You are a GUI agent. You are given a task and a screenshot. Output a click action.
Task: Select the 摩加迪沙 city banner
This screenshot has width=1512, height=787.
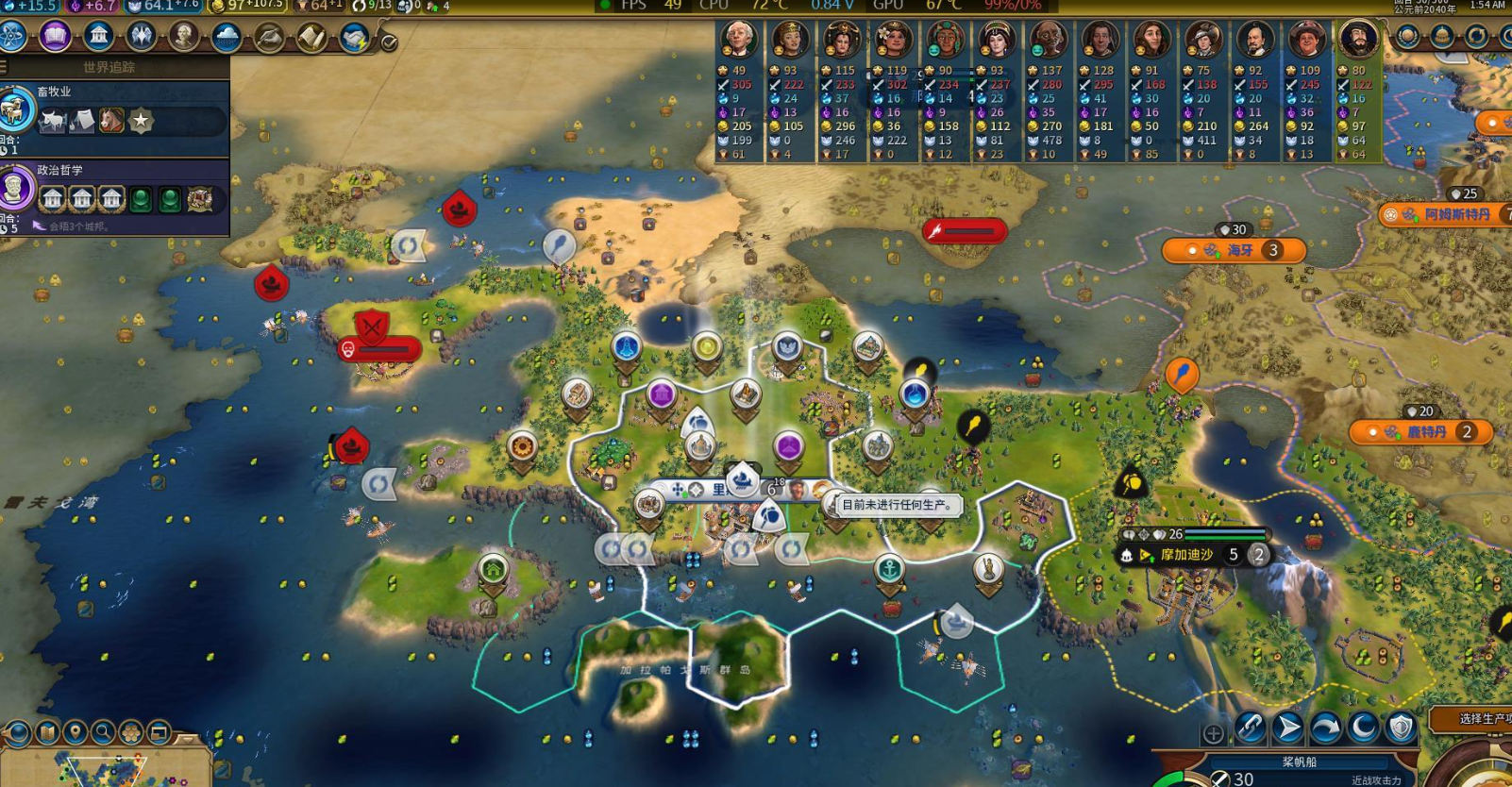pyautogui.click(x=1187, y=555)
